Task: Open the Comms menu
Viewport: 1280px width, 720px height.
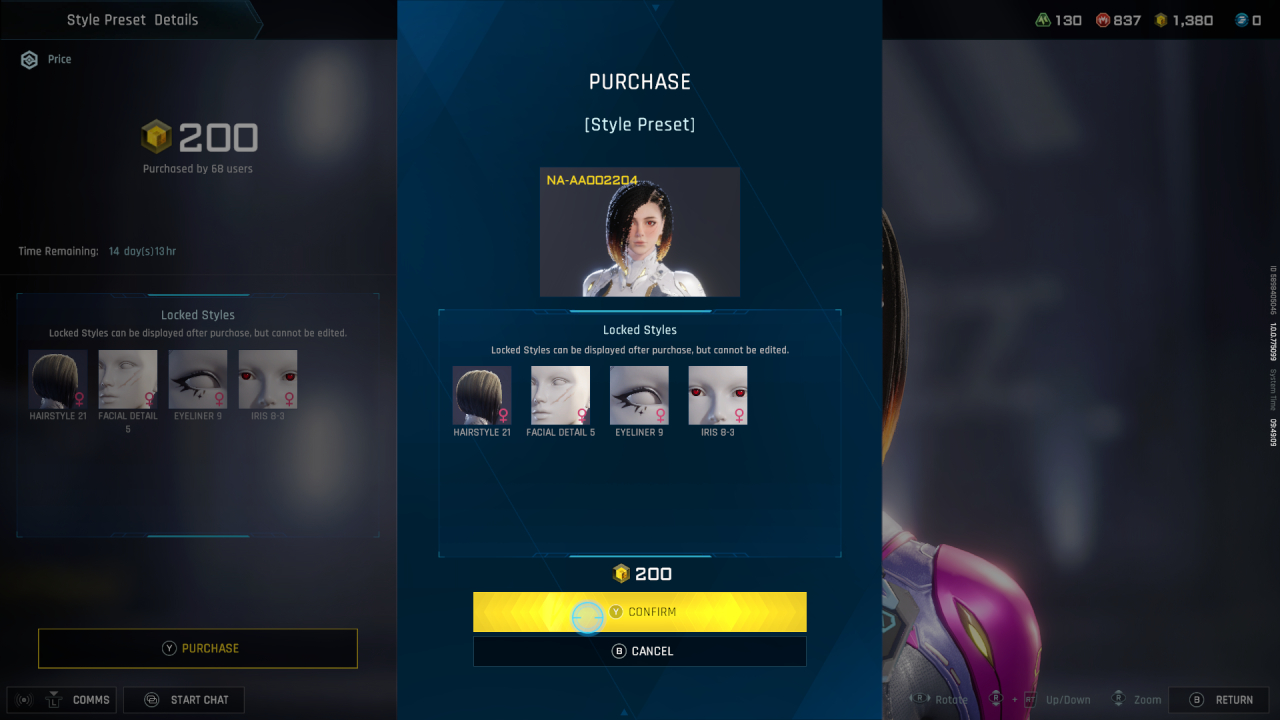Action: pos(63,700)
